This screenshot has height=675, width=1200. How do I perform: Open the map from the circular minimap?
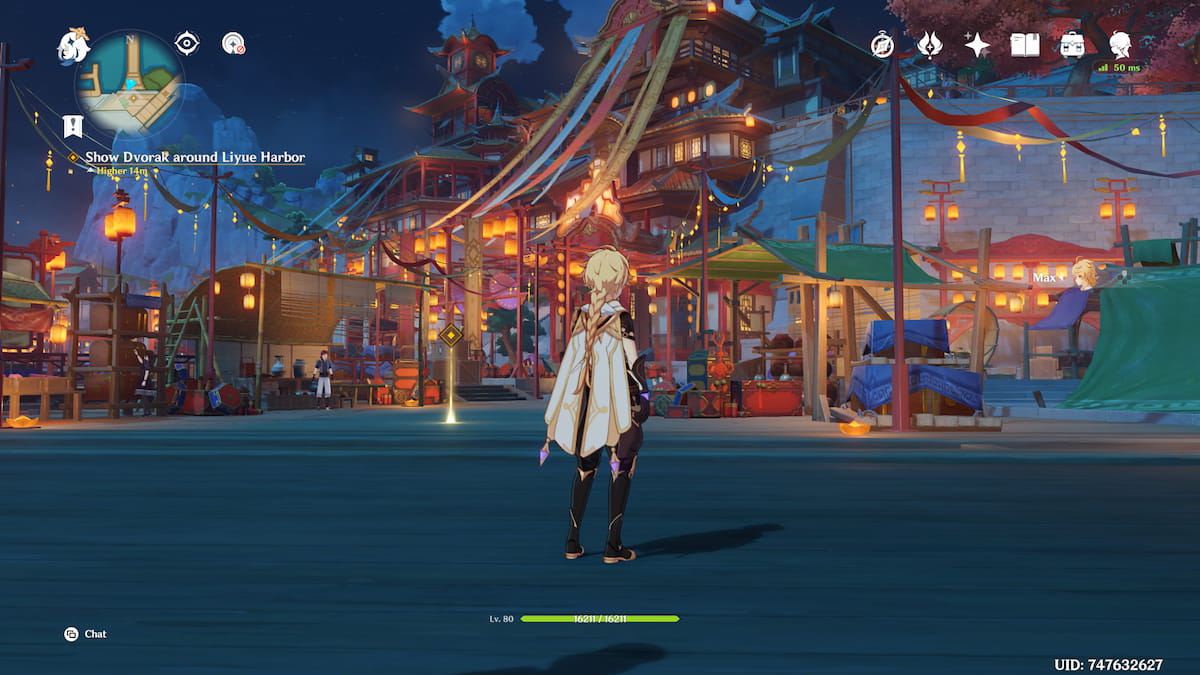coord(131,83)
